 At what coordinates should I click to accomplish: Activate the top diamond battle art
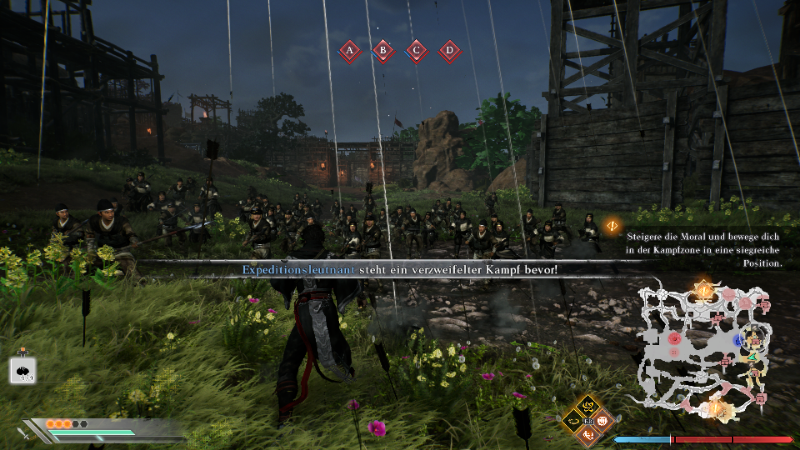pos(589,406)
